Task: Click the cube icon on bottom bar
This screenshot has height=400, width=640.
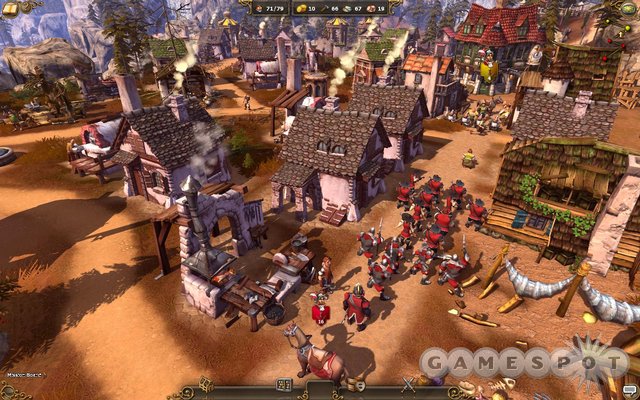Action: [x=205, y=383]
